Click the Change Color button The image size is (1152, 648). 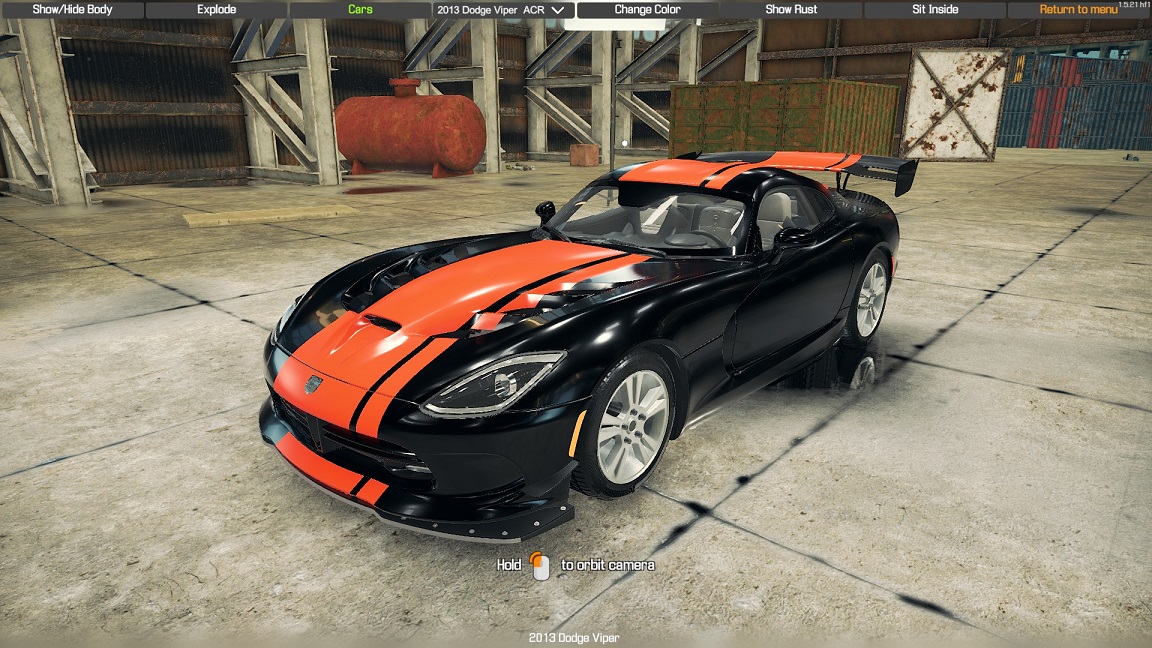point(647,10)
